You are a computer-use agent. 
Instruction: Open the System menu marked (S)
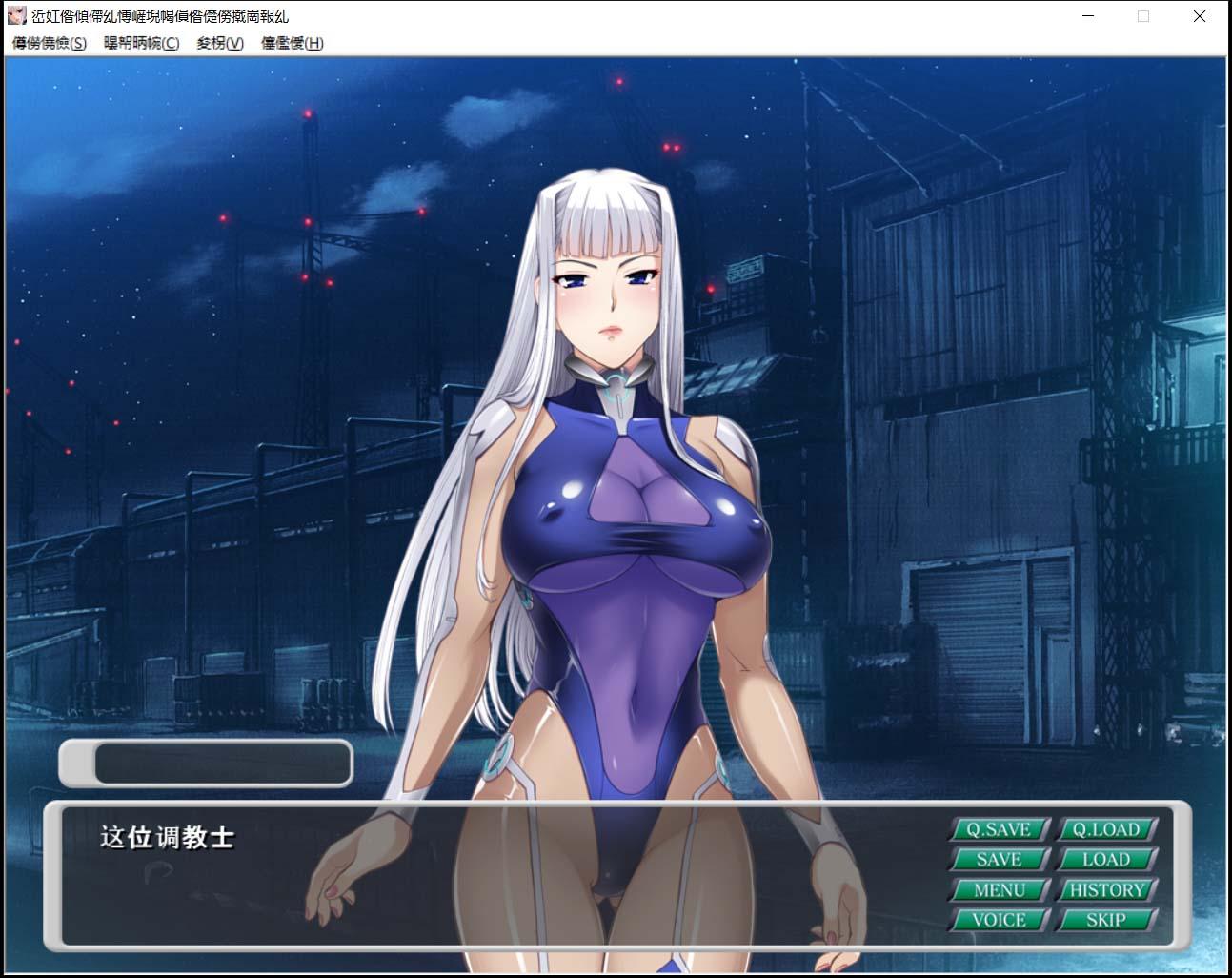48,44
